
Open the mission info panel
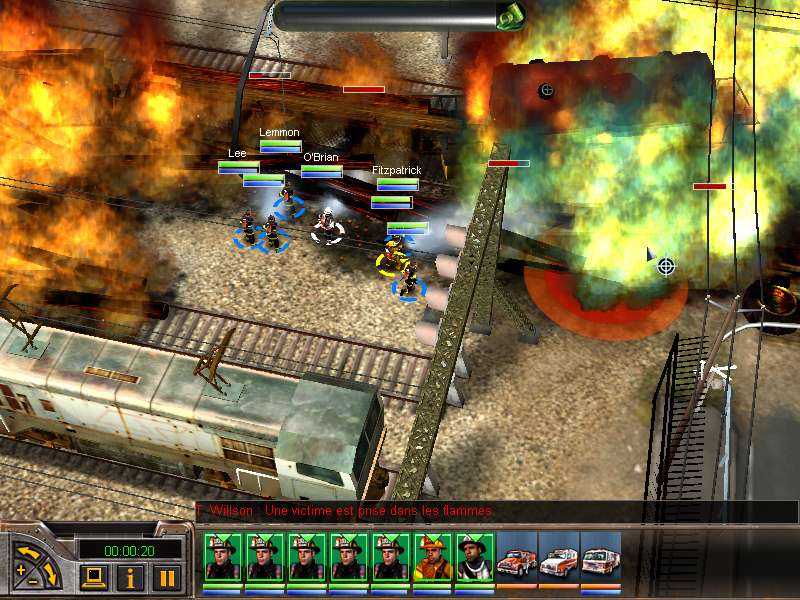(x=130, y=577)
